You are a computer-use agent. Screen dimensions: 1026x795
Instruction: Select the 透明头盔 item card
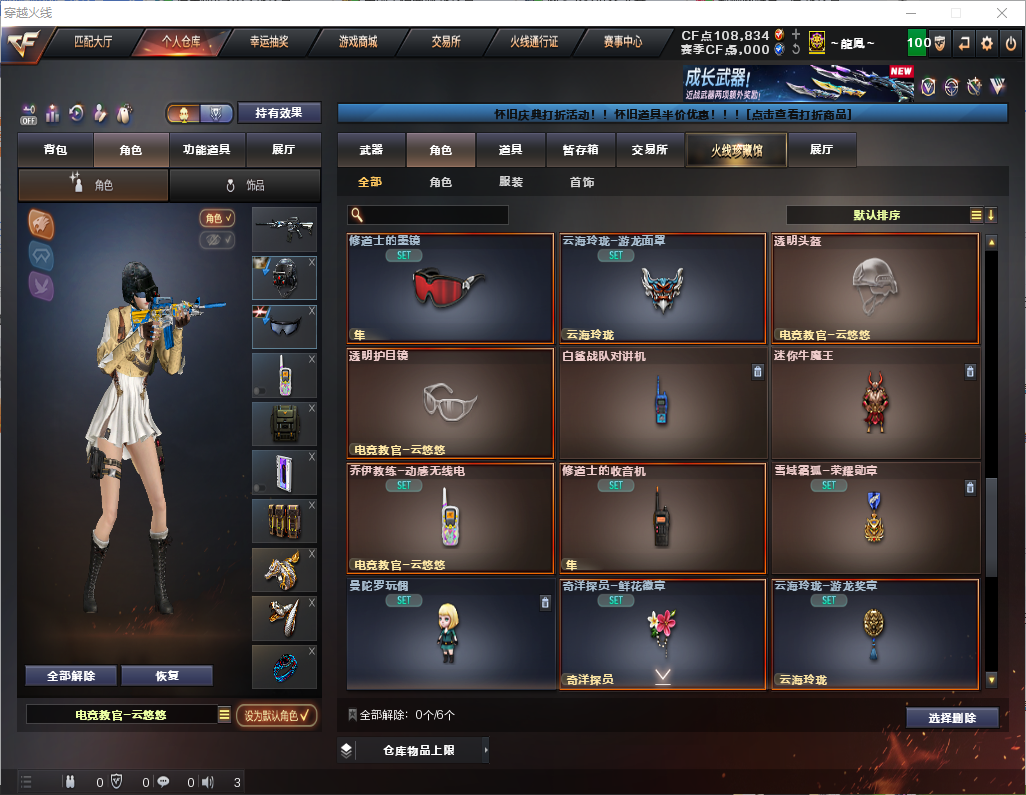tap(875, 289)
